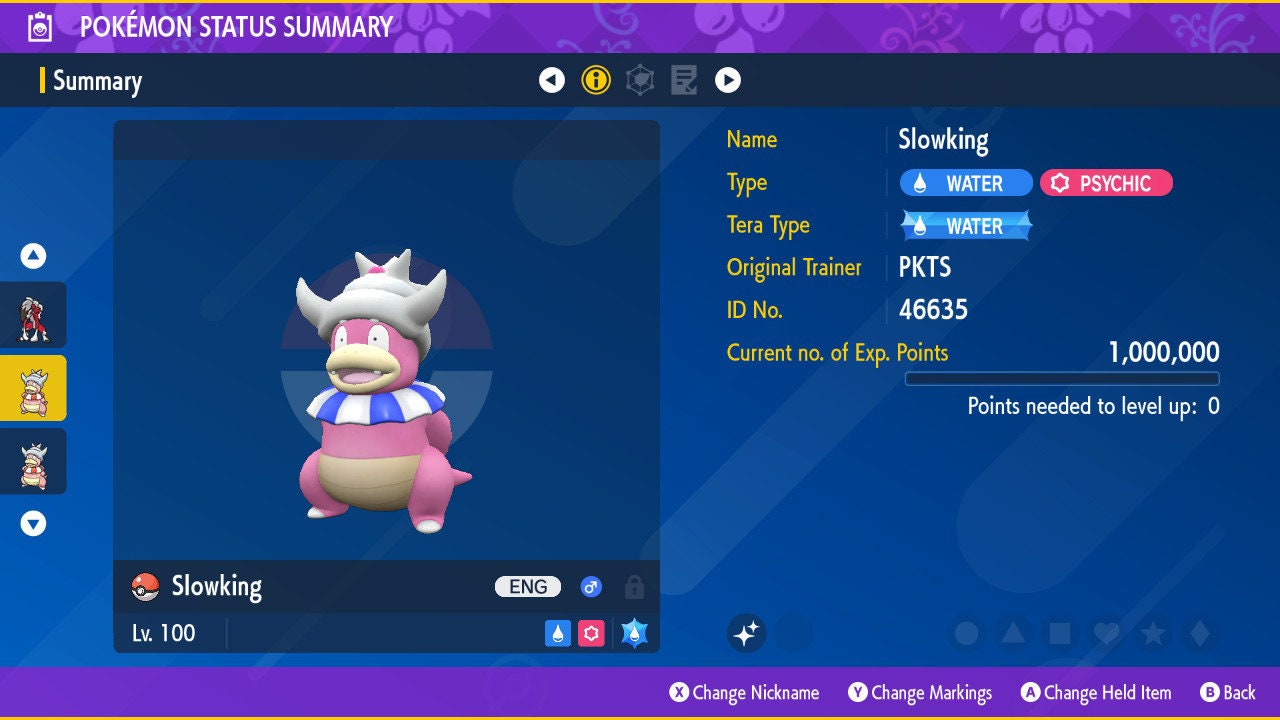Advance to the next summary page arrow
This screenshot has height=720, width=1280.
coord(728,80)
